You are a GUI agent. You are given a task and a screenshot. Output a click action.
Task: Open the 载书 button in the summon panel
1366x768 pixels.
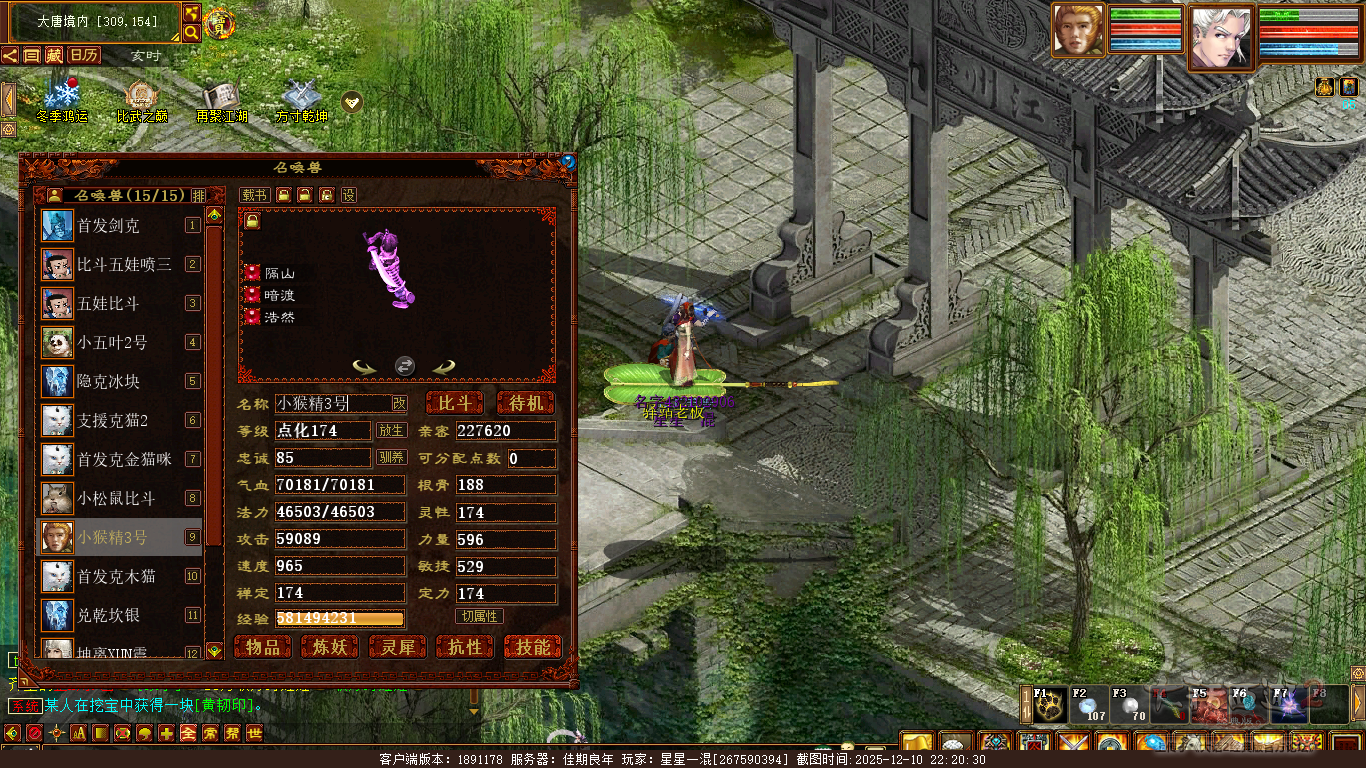pyautogui.click(x=254, y=195)
